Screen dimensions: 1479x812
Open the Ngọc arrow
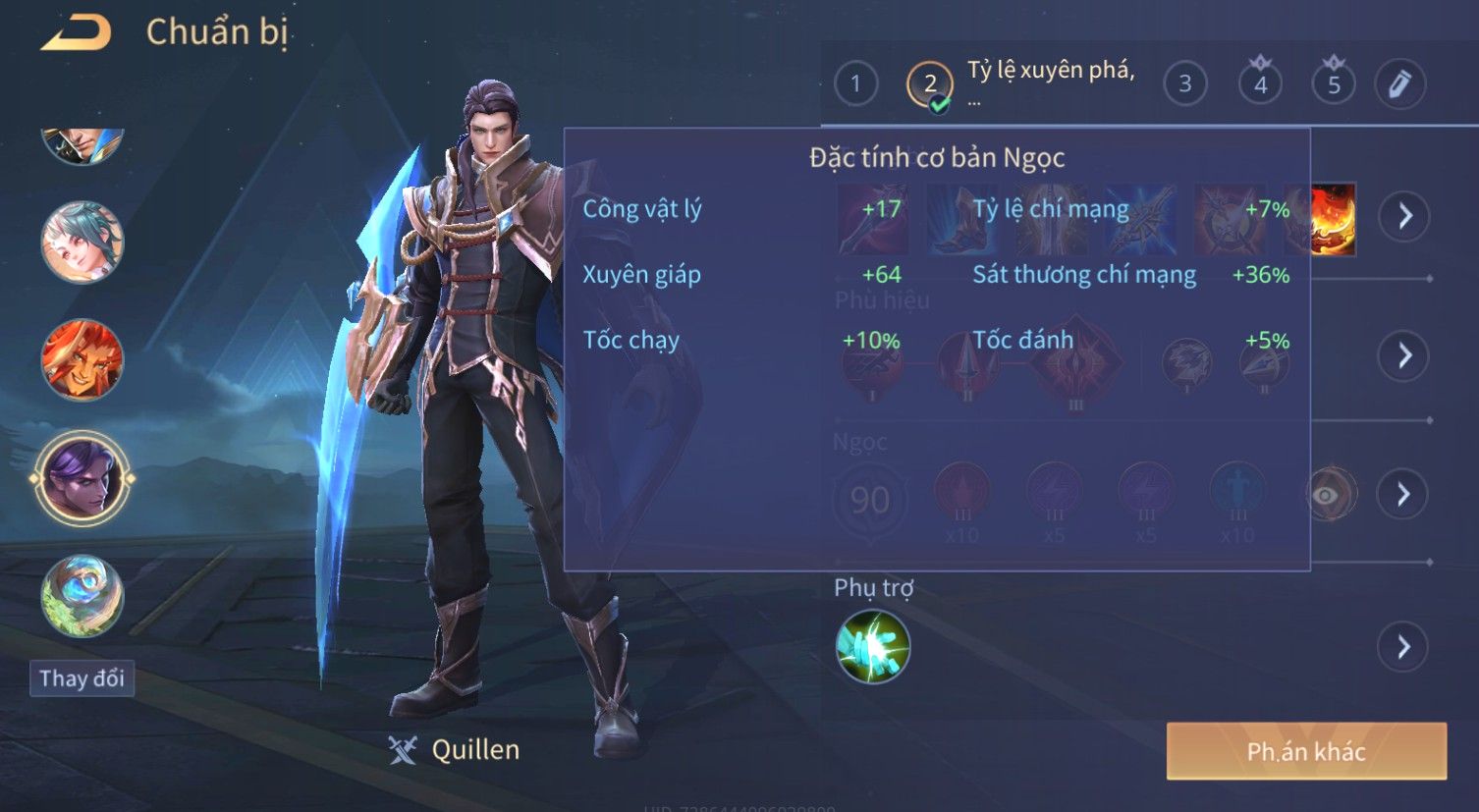[x=1404, y=494]
